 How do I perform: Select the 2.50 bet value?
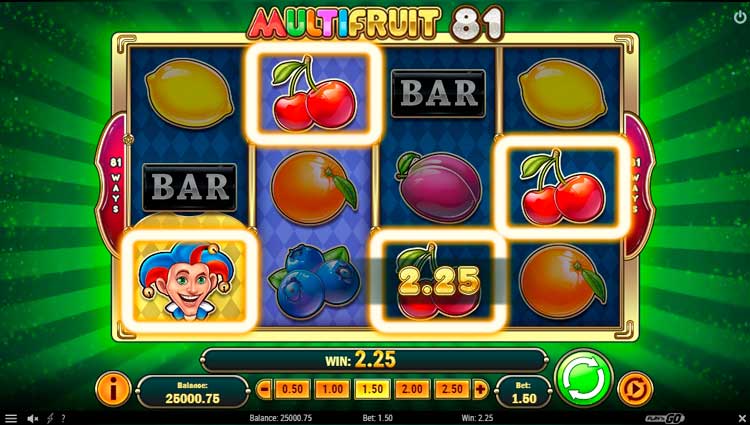[449, 388]
